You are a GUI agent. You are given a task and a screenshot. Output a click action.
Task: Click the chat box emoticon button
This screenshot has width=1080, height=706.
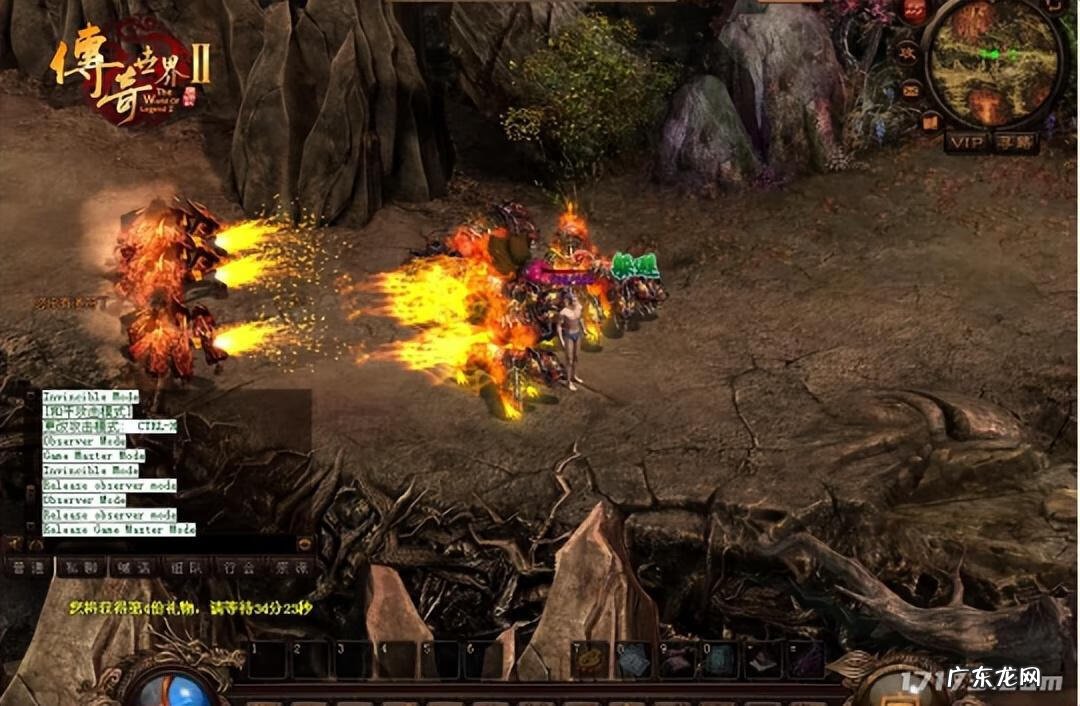point(304,543)
